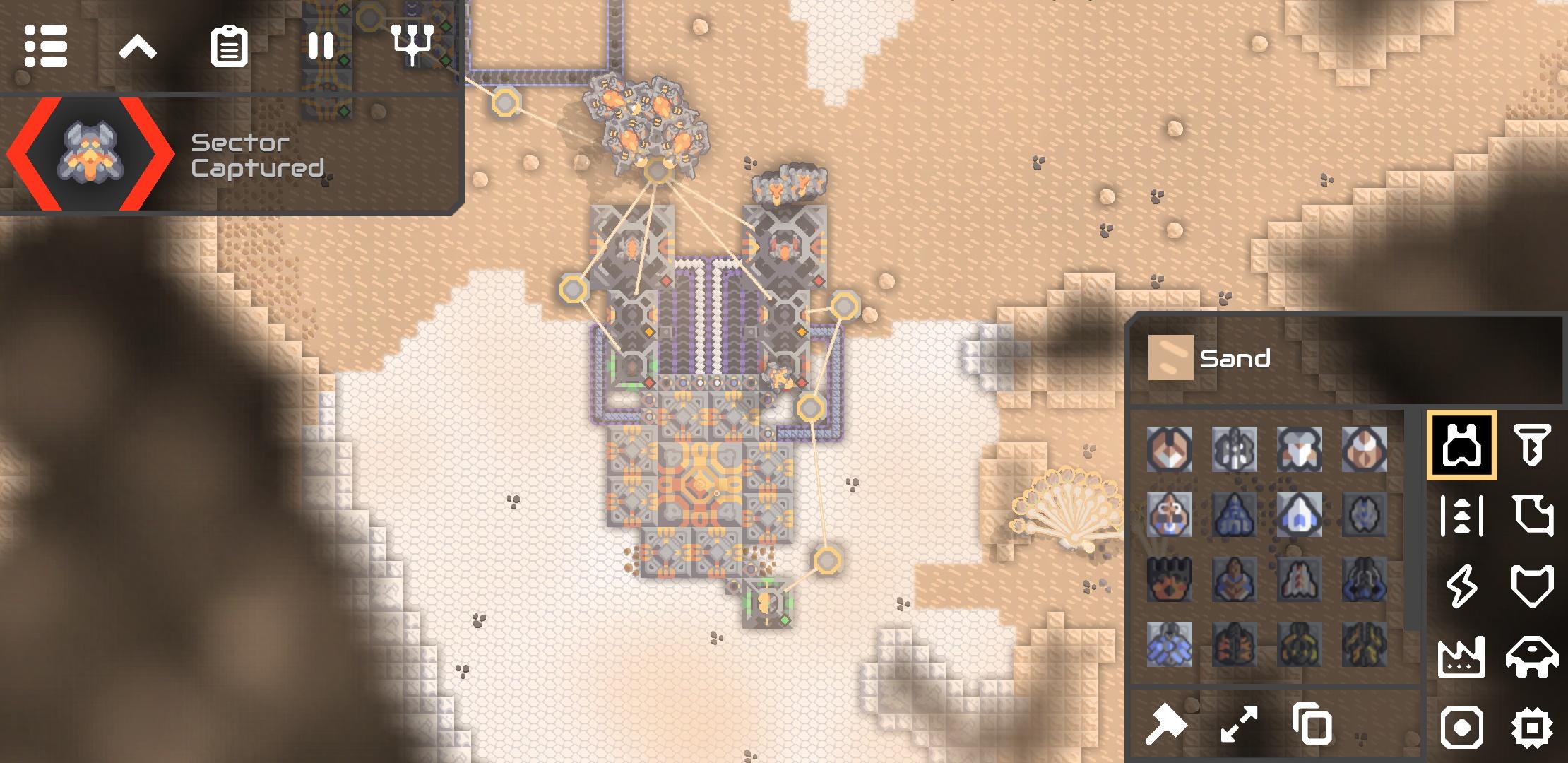Select the Duo turret block
The width and height of the screenshot is (1568, 763).
coord(1170,449)
